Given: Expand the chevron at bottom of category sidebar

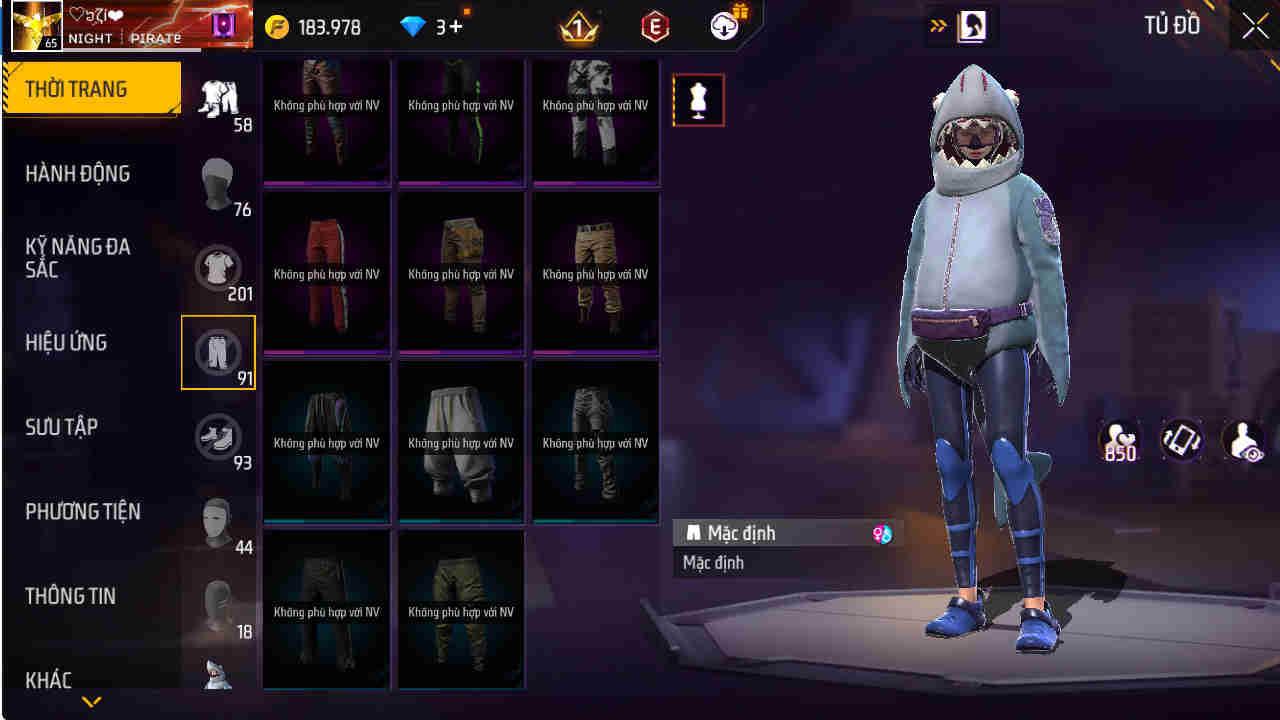Looking at the screenshot, I should (x=91, y=701).
